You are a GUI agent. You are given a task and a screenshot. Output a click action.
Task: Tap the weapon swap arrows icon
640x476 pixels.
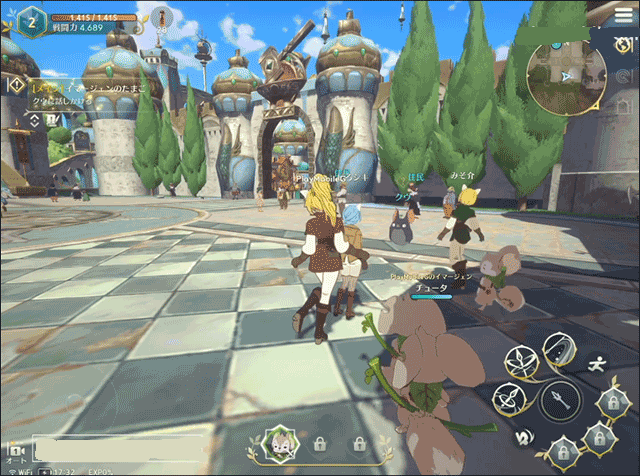(521, 437)
